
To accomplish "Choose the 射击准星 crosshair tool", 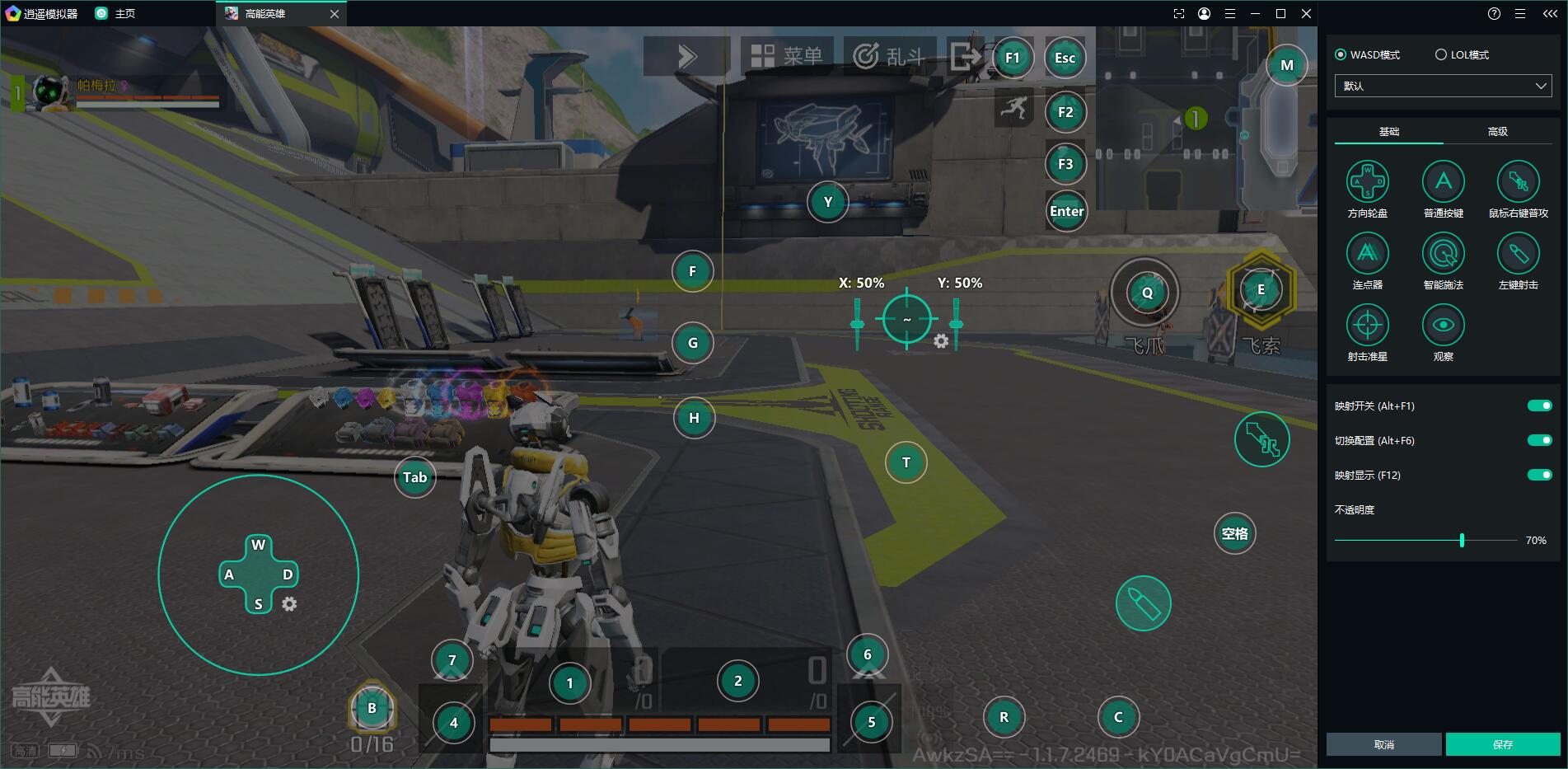I will [1367, 326].
